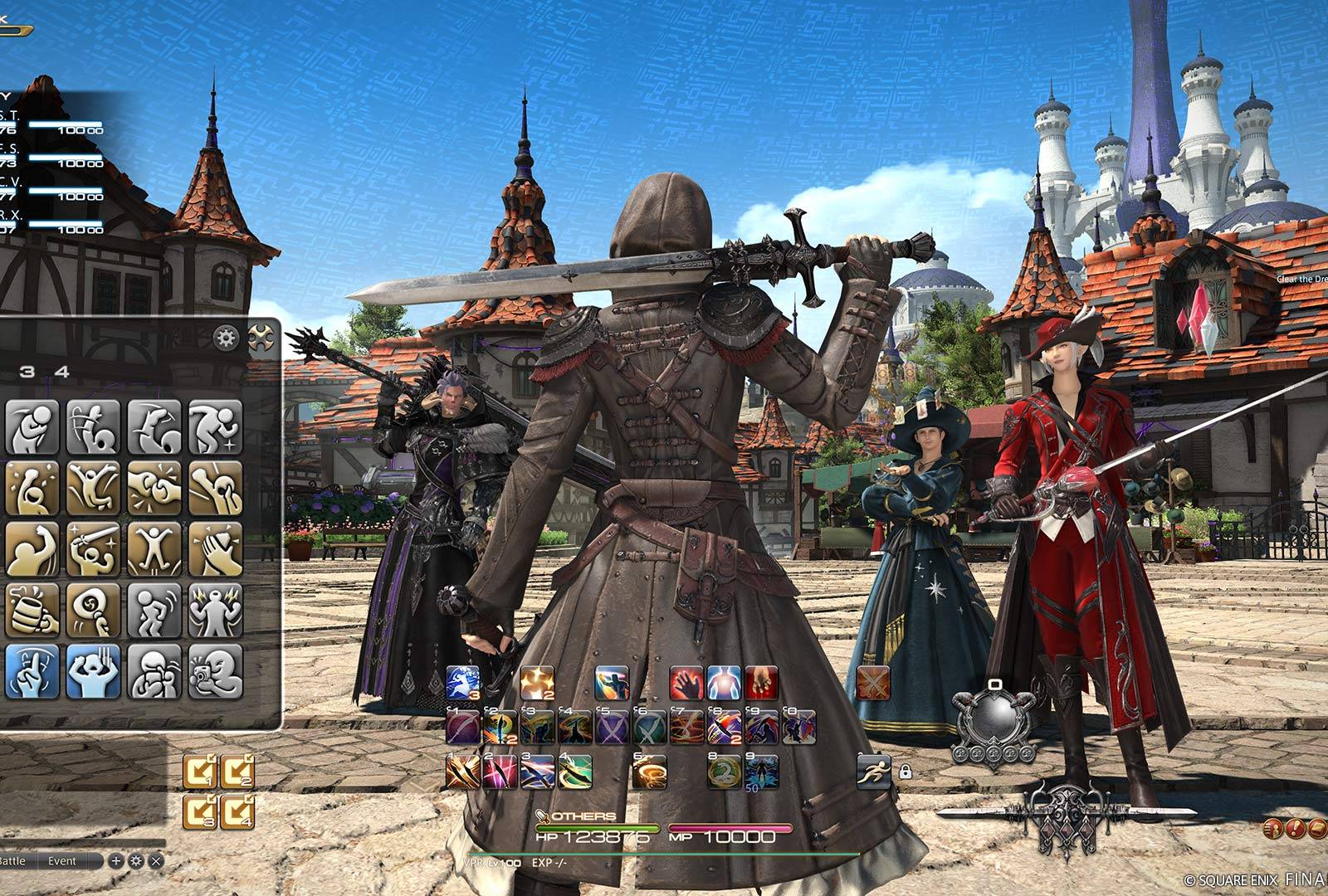Use the beer mug toast emote
The height and width of the screenshot is (896, 1328).
click(32, 610)
